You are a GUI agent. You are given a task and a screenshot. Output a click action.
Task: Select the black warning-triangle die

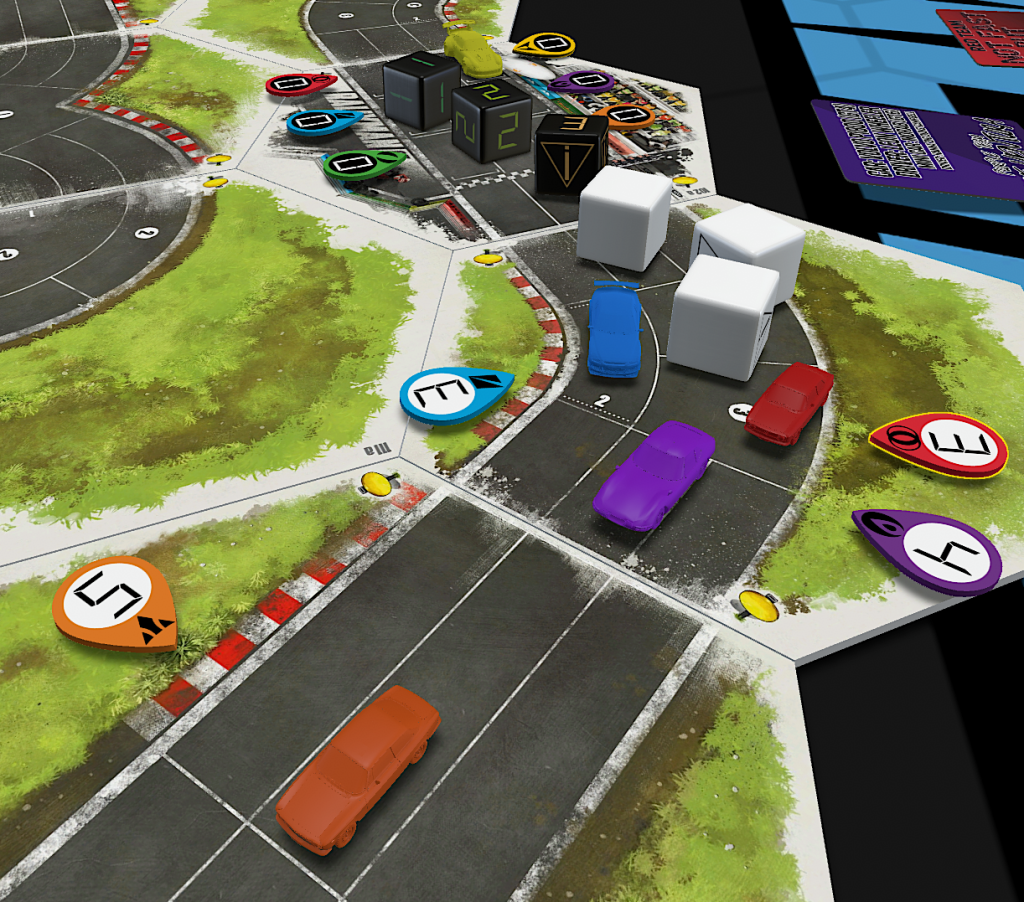click(571, 151)
